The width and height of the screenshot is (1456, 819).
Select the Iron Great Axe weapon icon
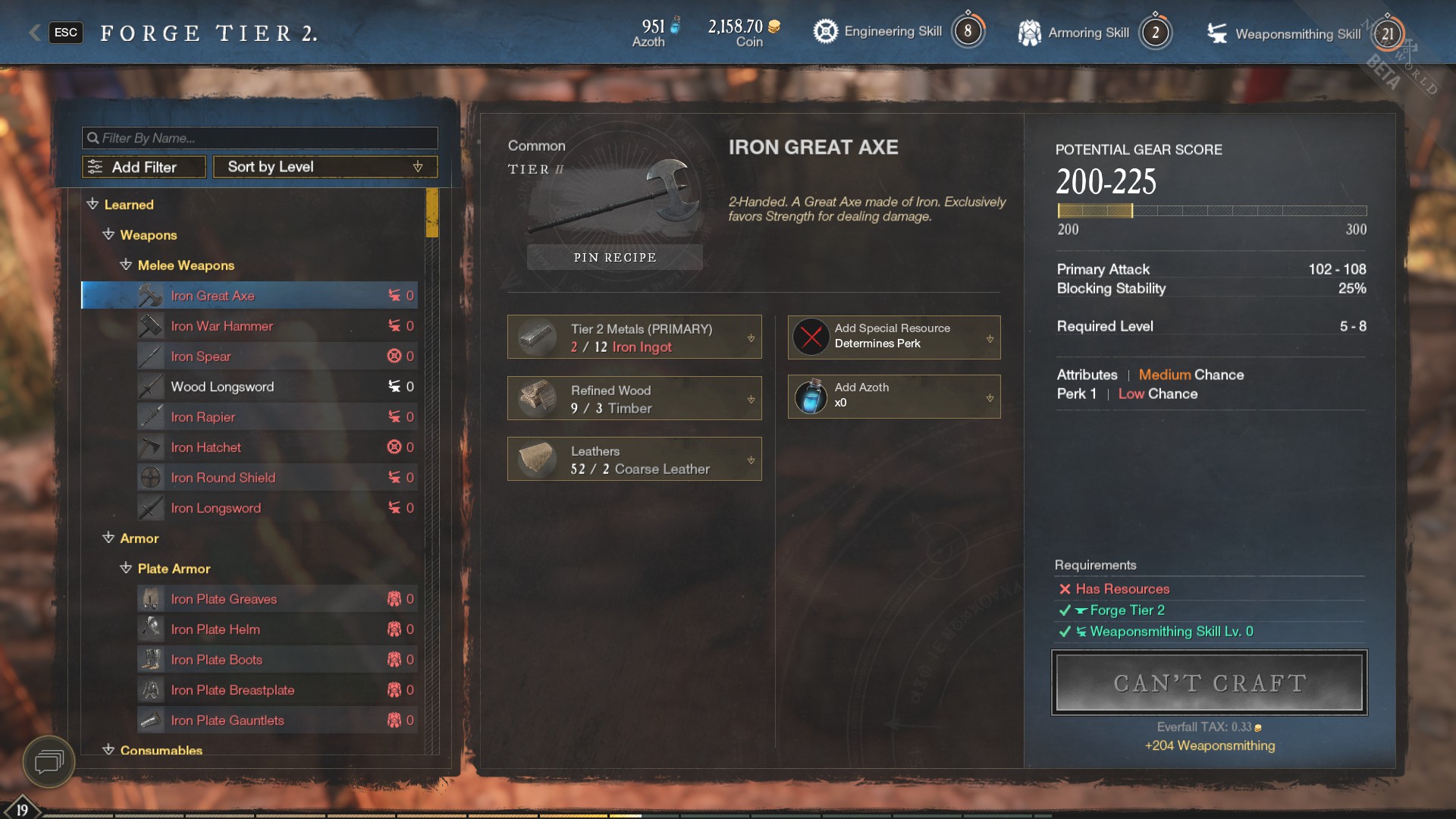(149, 295)
